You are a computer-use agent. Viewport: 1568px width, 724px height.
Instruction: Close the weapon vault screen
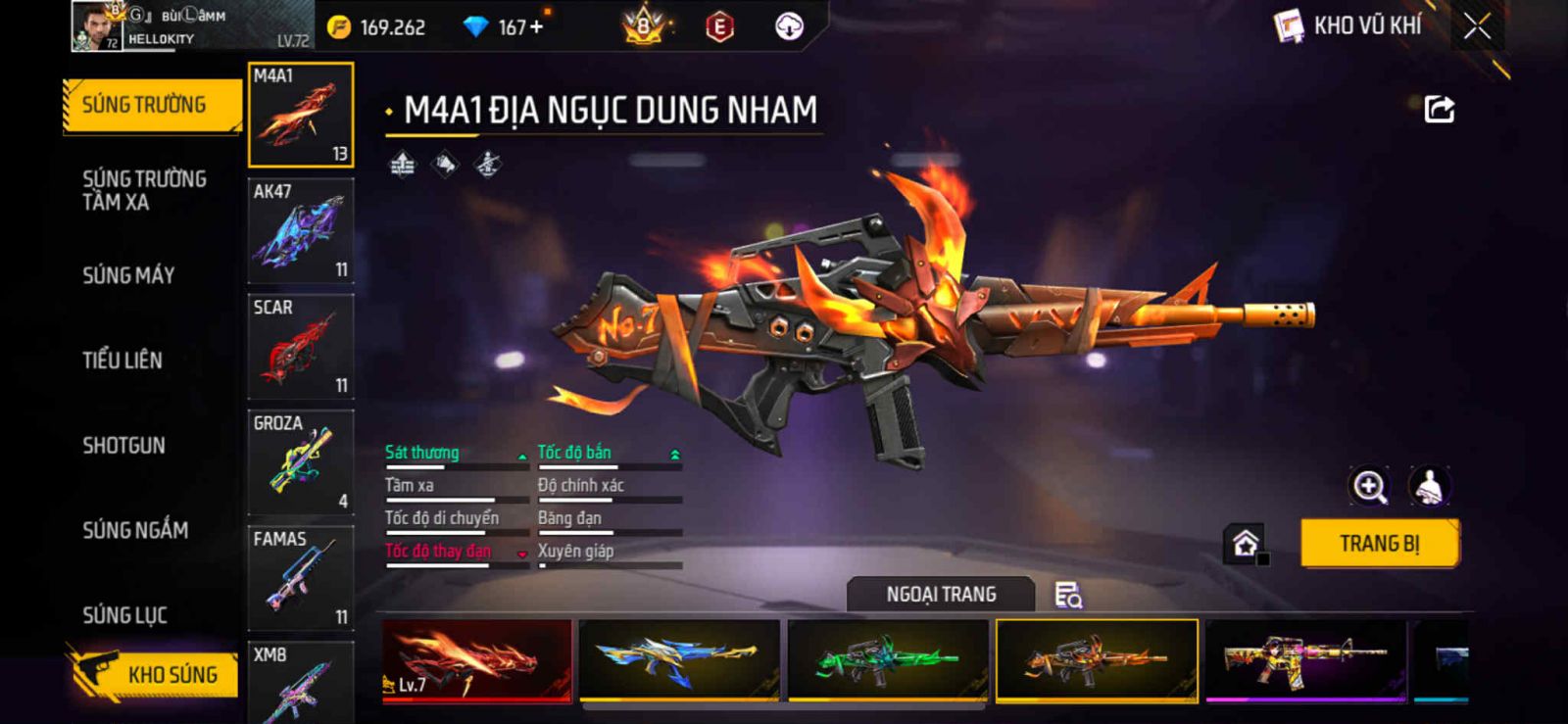coord(1477,26)
